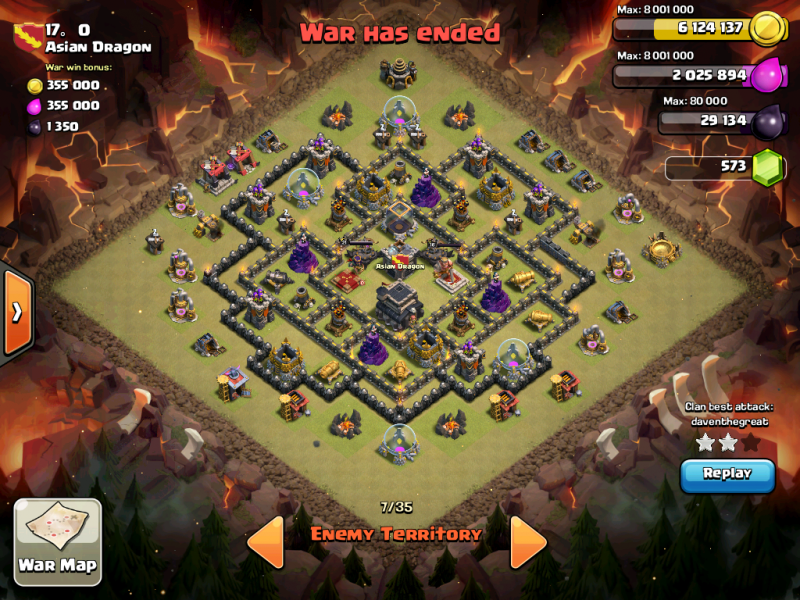Image resolution: width=800 pixels, height=600 pixels.
Task: Expand the orange side panel arrow
Action: coord(17,312)
